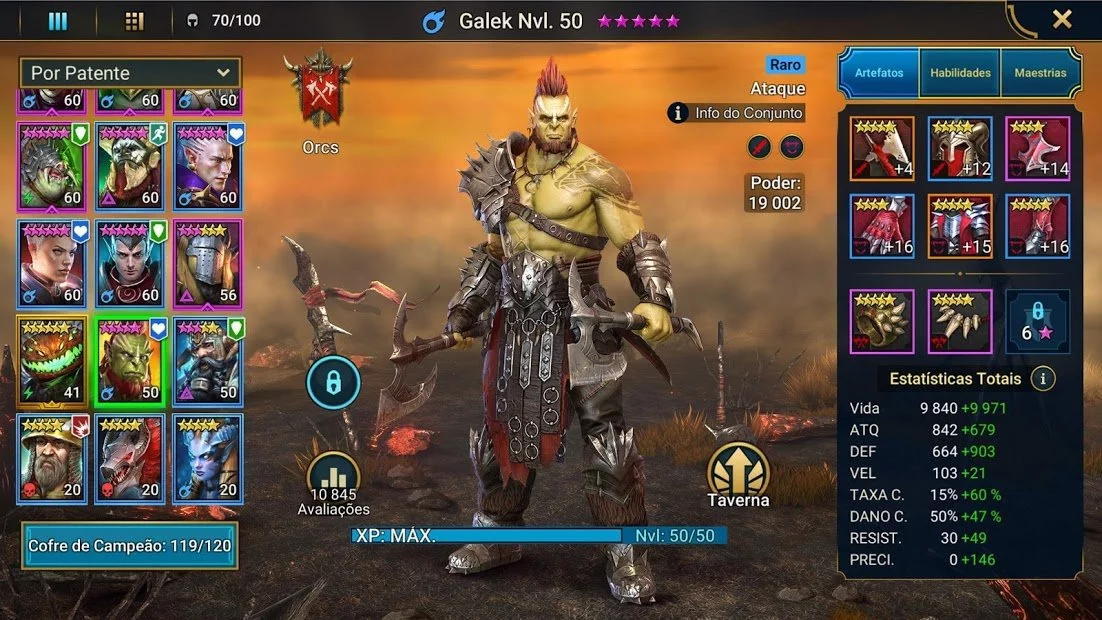
Task: Select the claw amulet accessory slot
Action: coord(960,321)
